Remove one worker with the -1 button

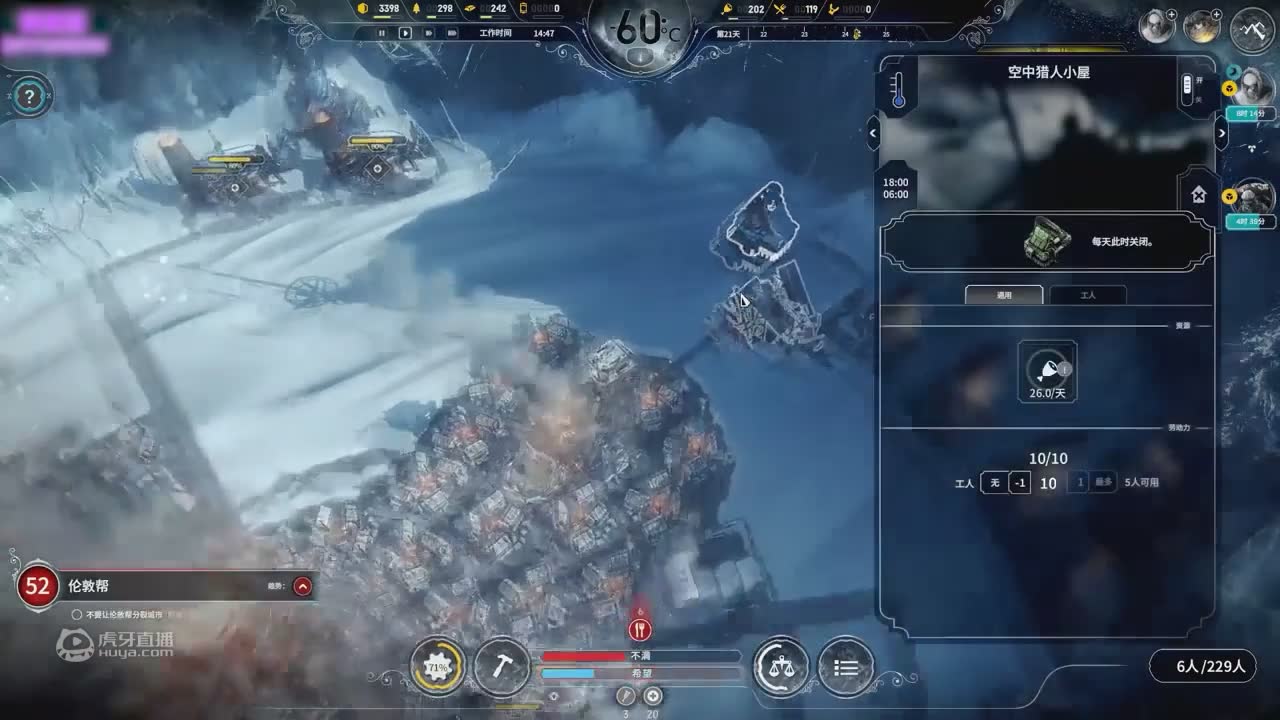click(x=1019, y=483)
